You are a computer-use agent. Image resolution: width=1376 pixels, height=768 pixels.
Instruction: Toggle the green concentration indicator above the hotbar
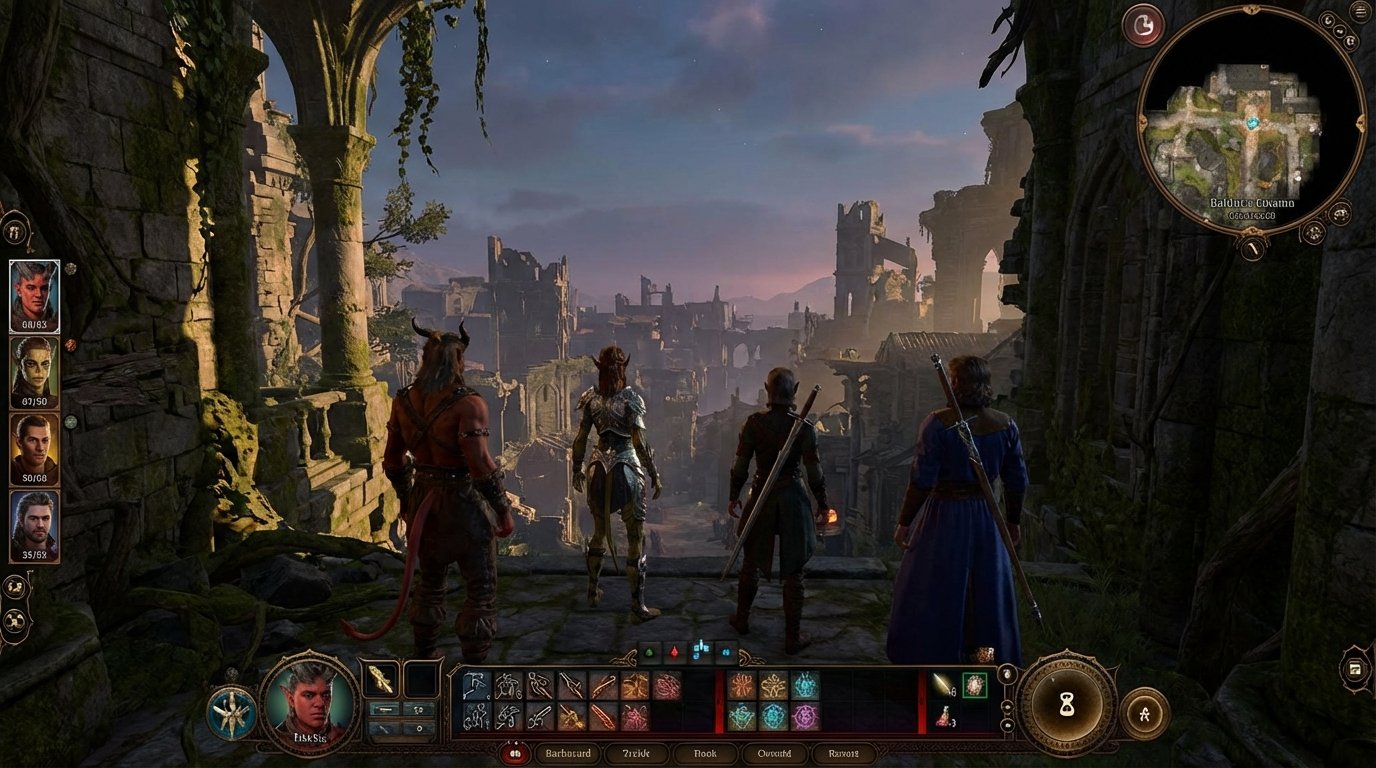tap(647, 652)
